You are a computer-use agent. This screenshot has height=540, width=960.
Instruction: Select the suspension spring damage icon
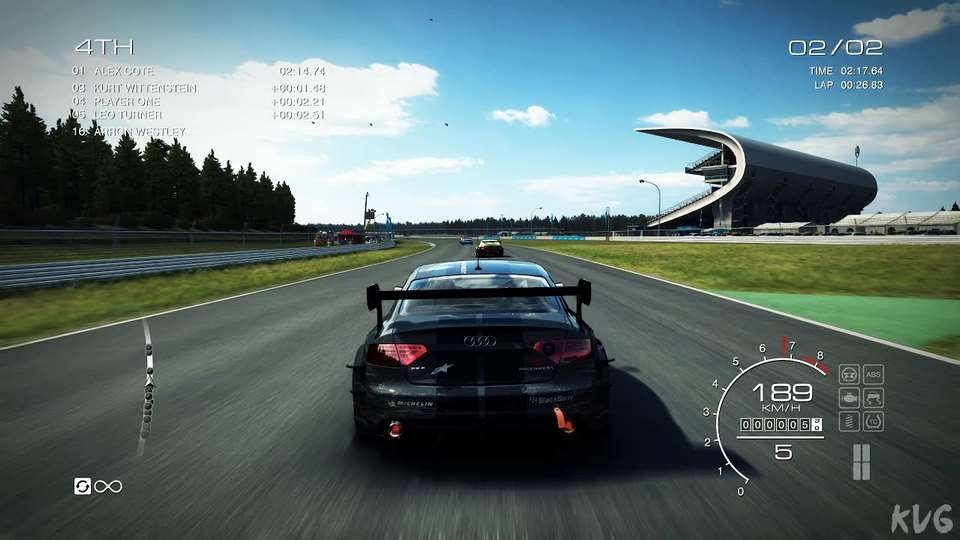[x=849, y=421]
